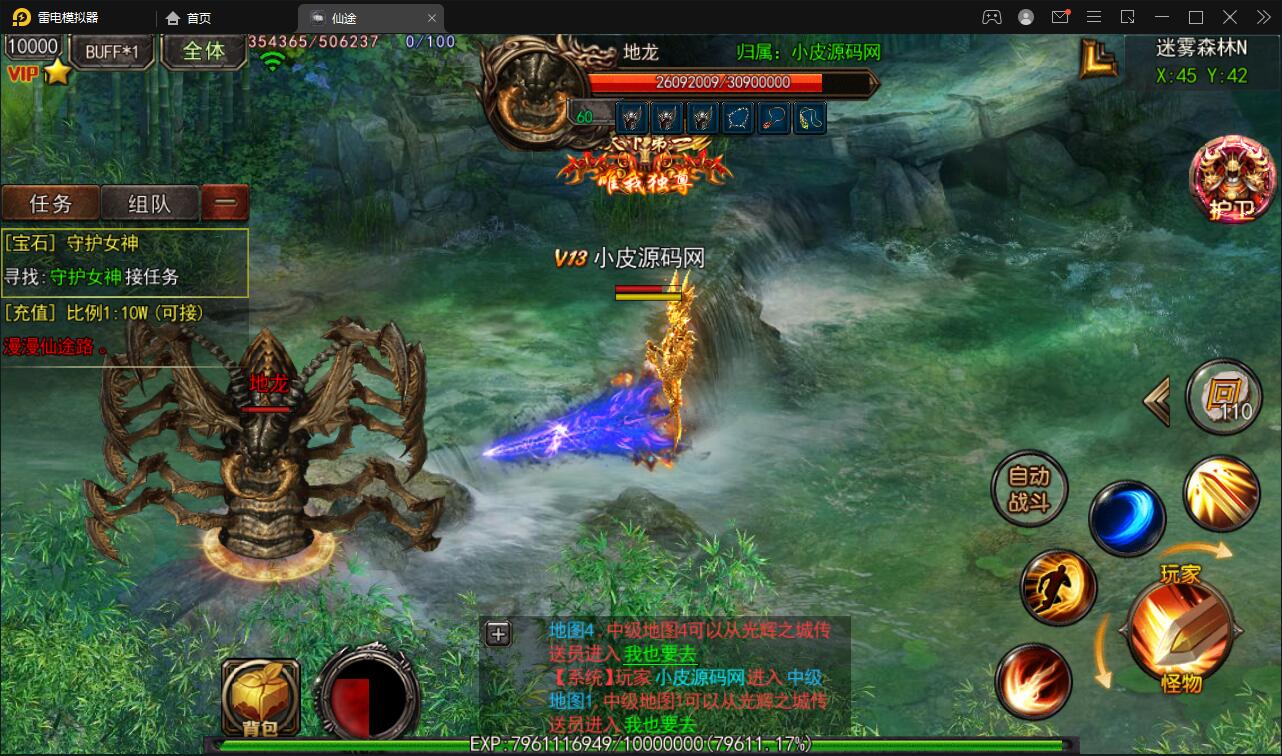Expand the chat window with the plus button
Screen dimensions: 1282x756
tap(498, 634)
